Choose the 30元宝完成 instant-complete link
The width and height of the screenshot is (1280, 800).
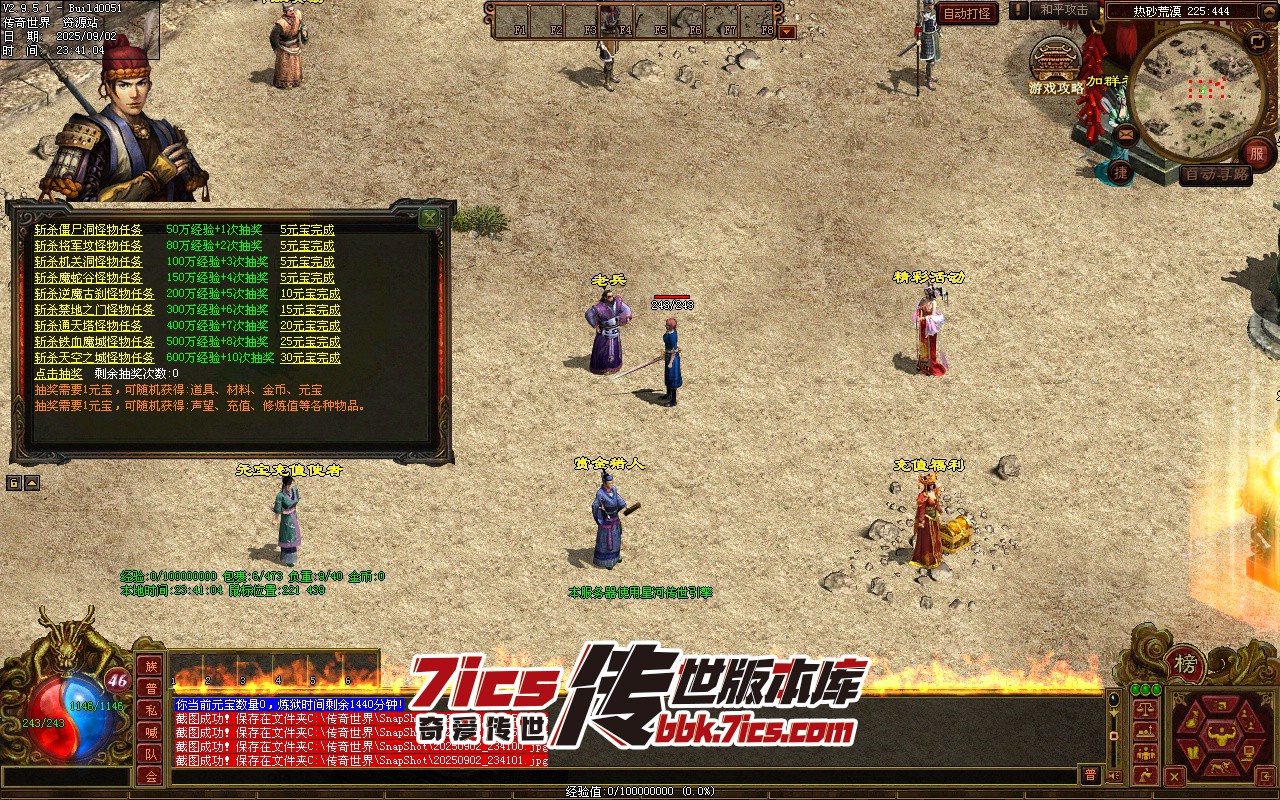click(x=310, y=358)
